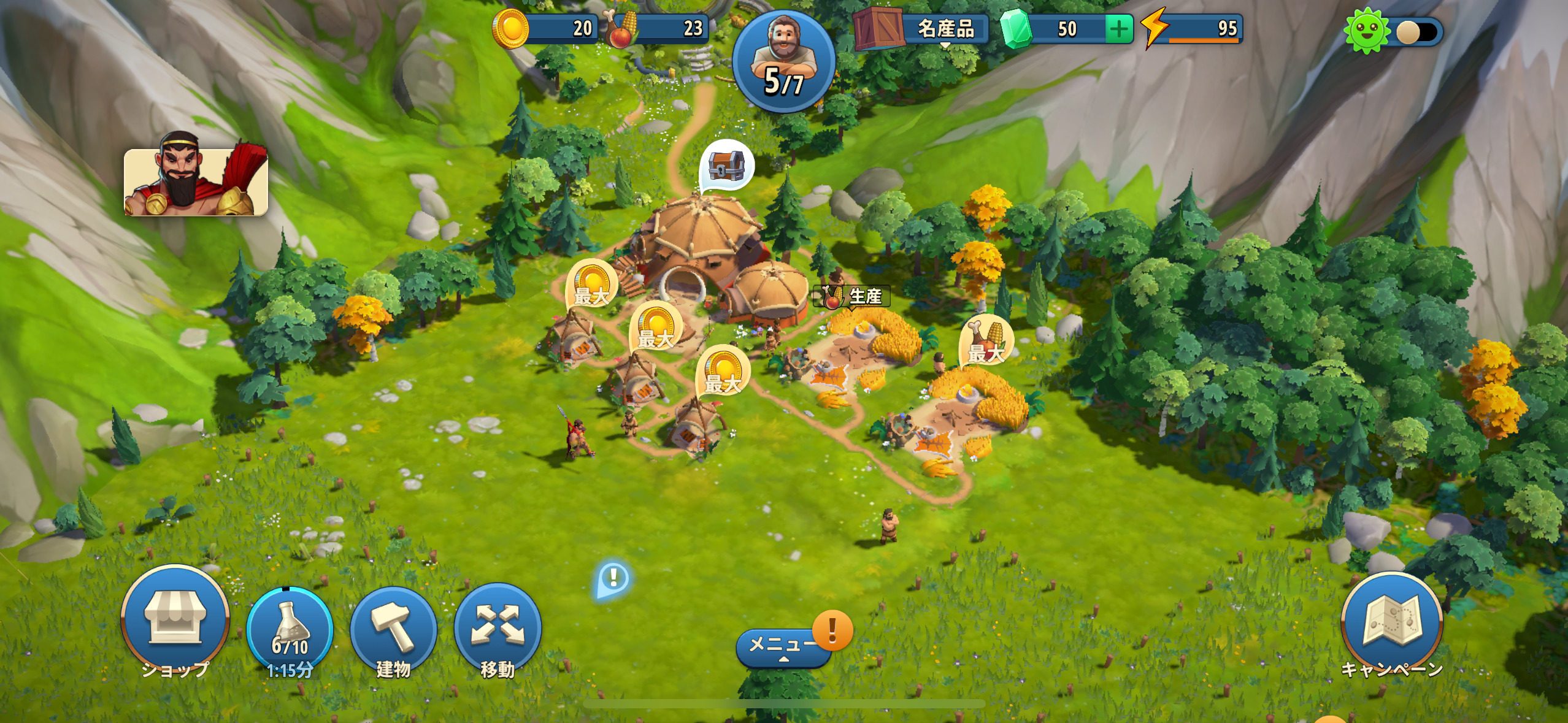The height and width of the screenshot is (723, 1568).
Task: Open the lightning energy counter
Action: tap(1193, 29)
